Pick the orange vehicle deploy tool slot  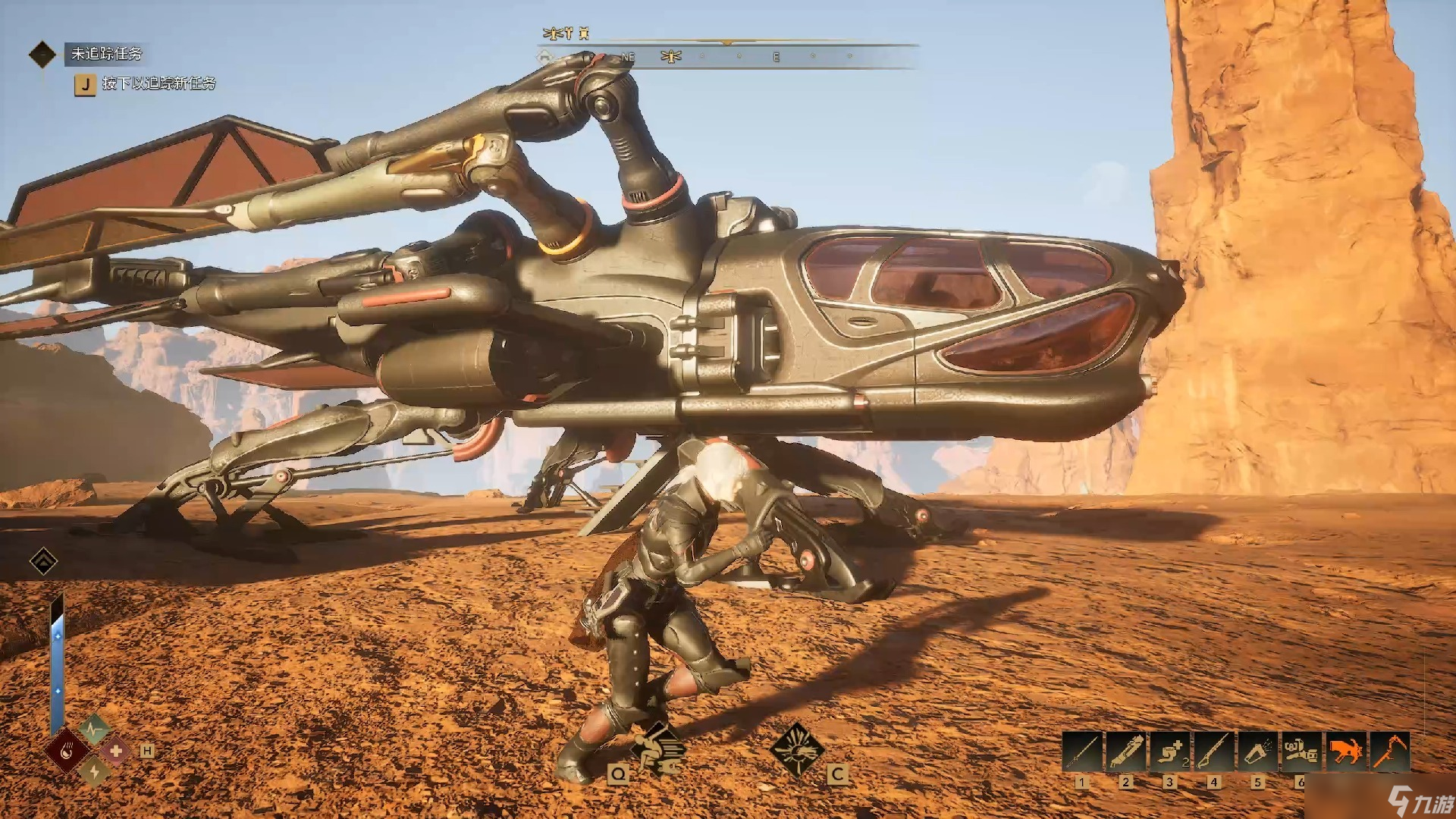[x=1345, y=752]
